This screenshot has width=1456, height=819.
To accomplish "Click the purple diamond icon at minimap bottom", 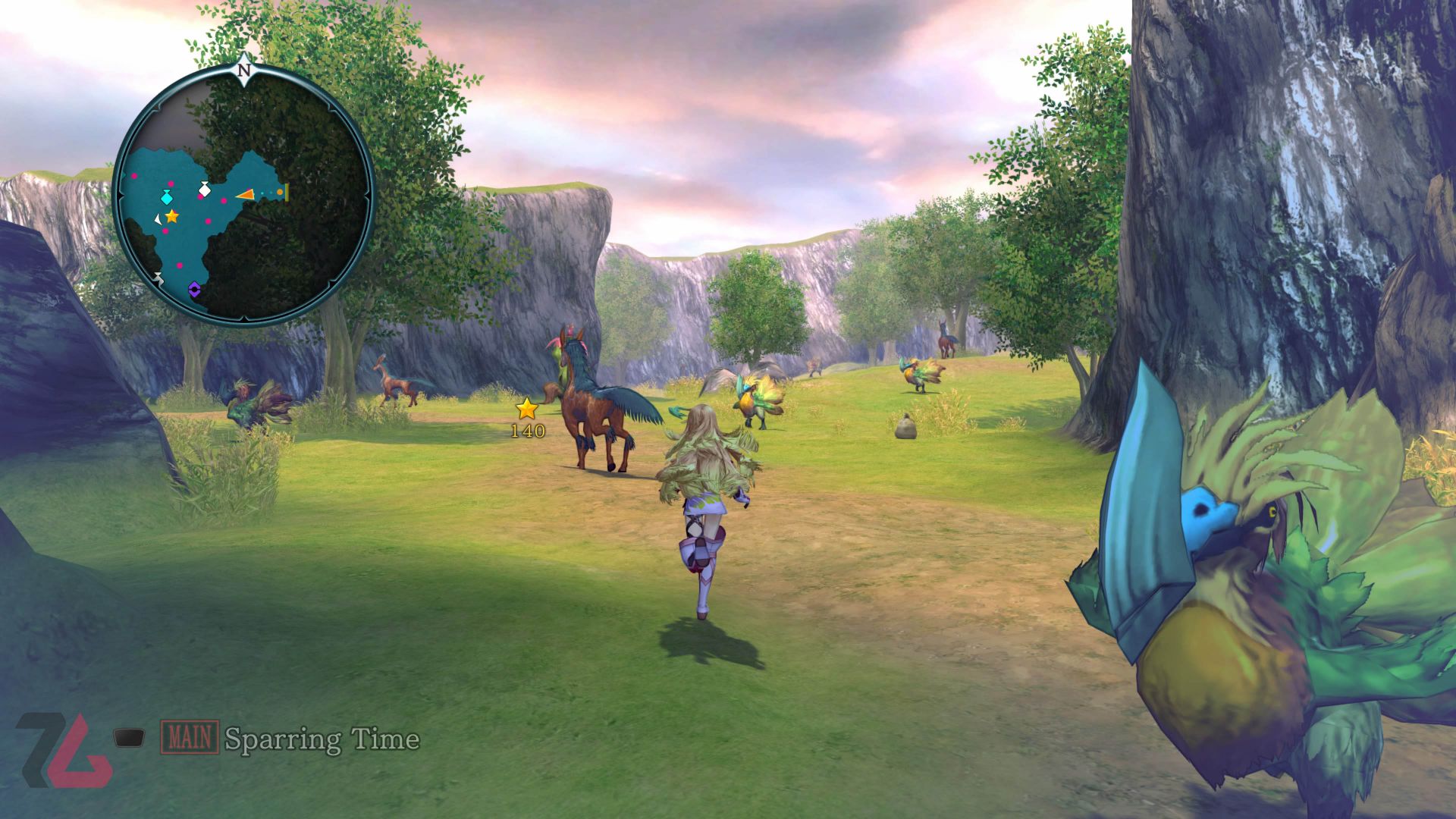I will [194, 288].
